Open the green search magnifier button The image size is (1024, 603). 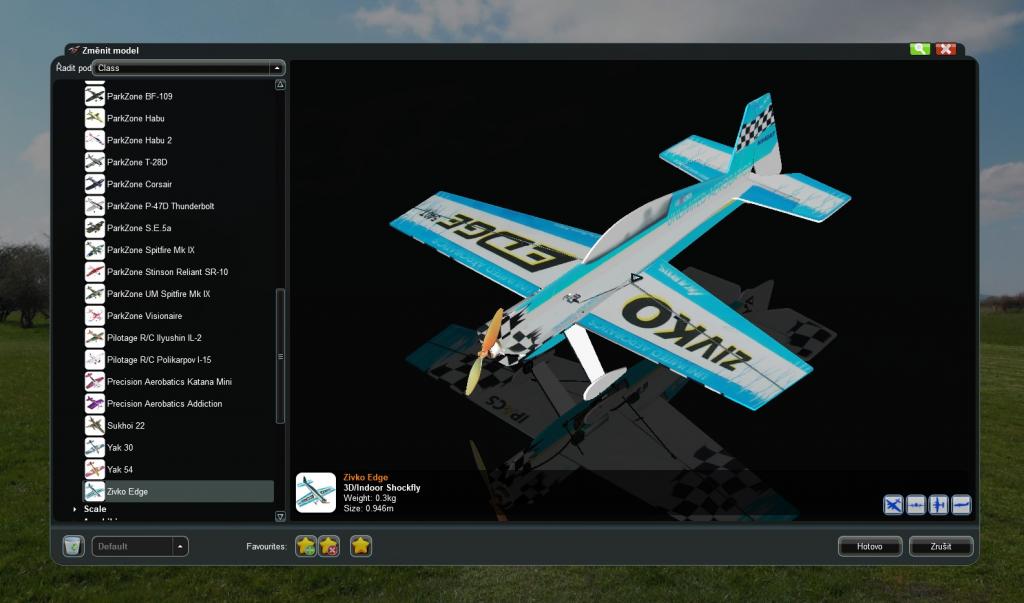click(x=919, y=49)
